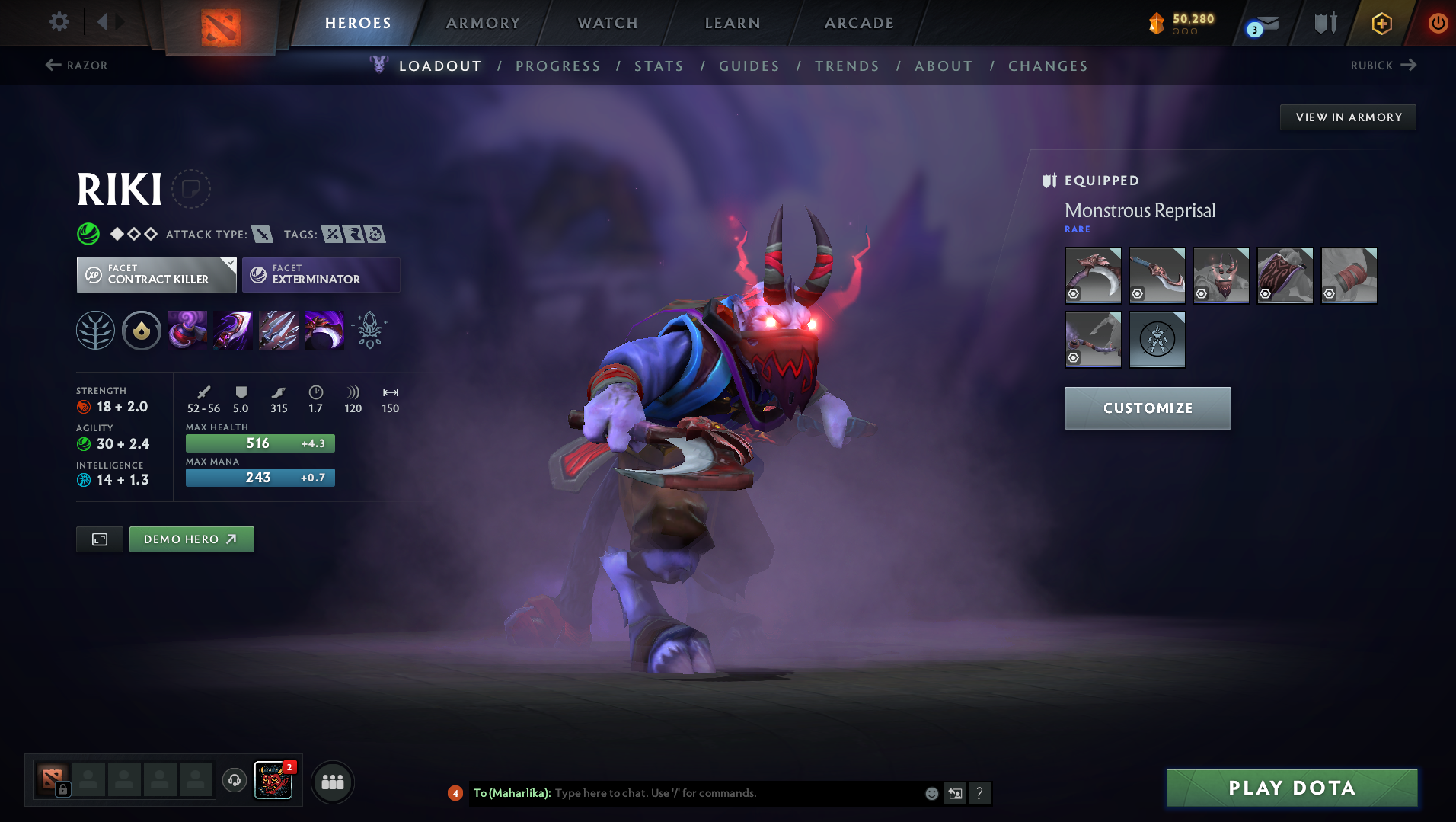Open the Tricks of the Trade ability icon
This screenshot has width=1456, height=822.
(x=279, y=330)
